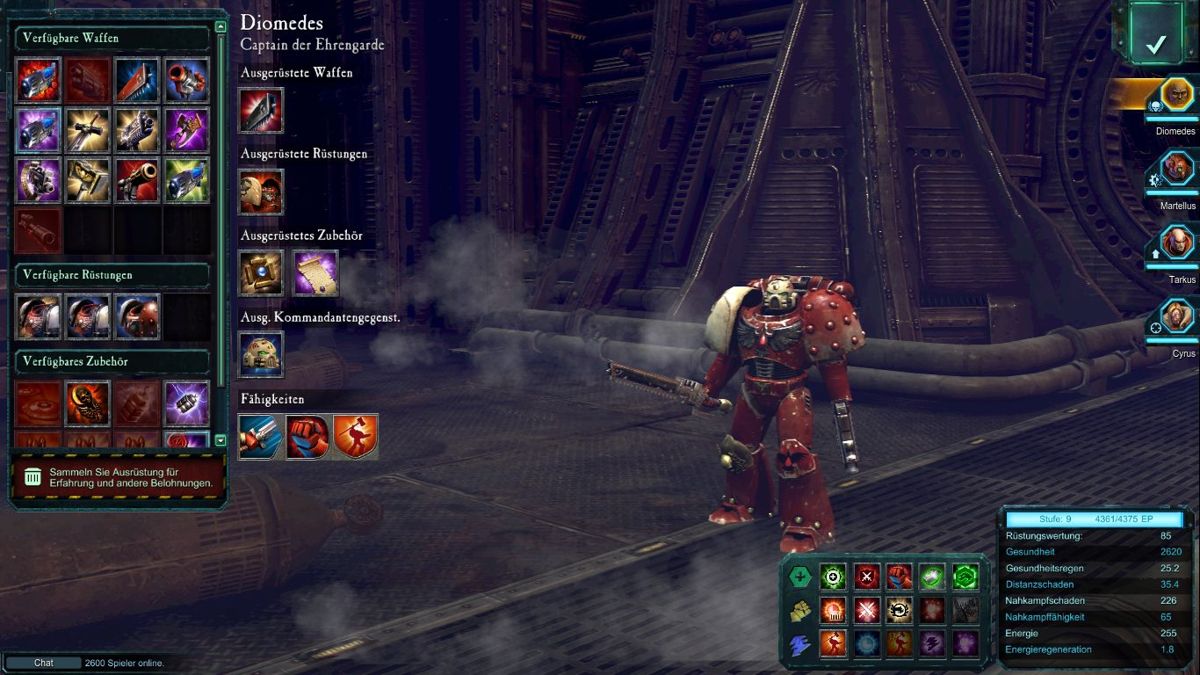Image resolution: width=1200 pixels, height=675 pixels.
Task: Click the green hexagon plus trait row icon
Action: pos(800,576)
